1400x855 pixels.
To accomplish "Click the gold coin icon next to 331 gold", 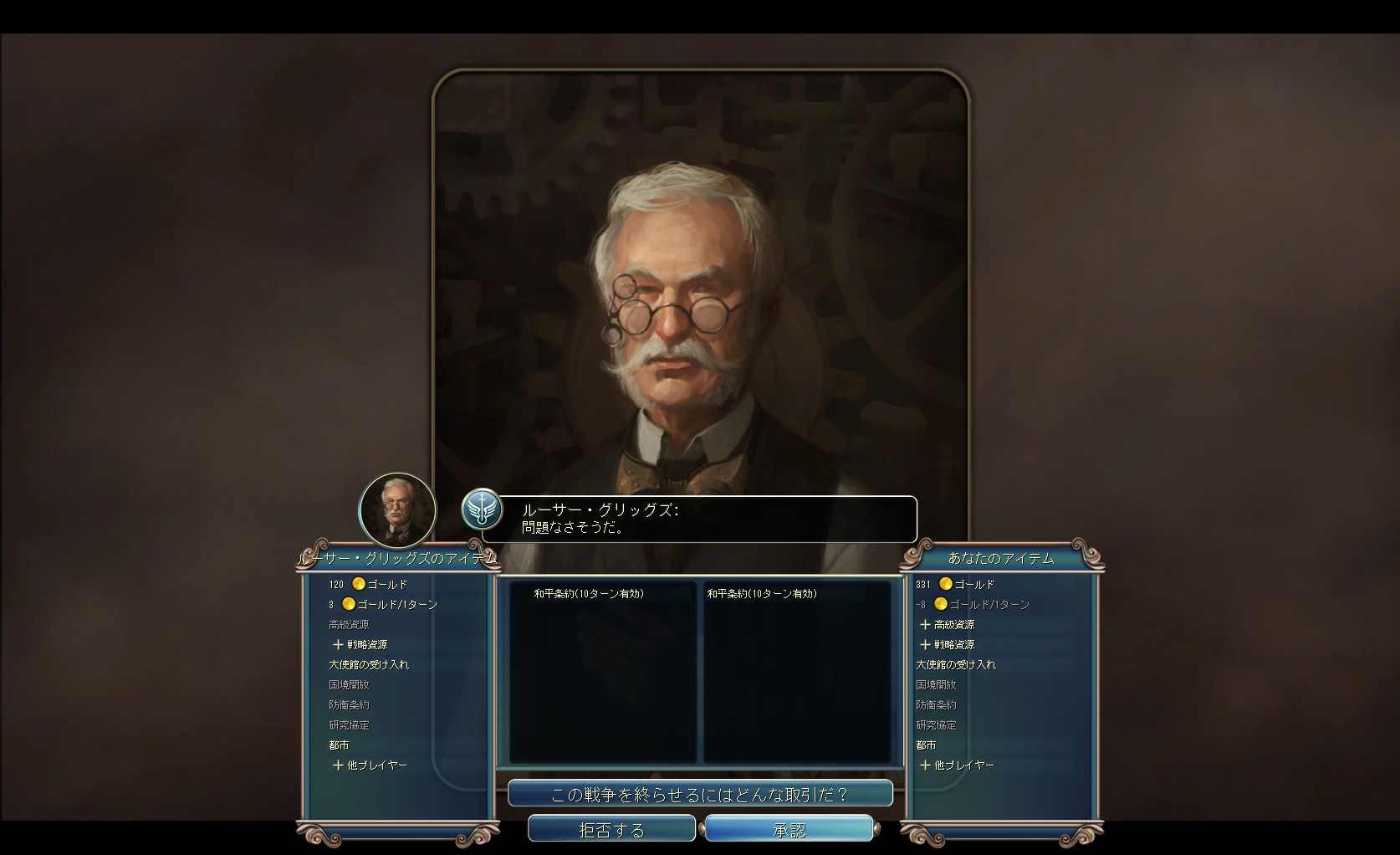I will (943, 583).
